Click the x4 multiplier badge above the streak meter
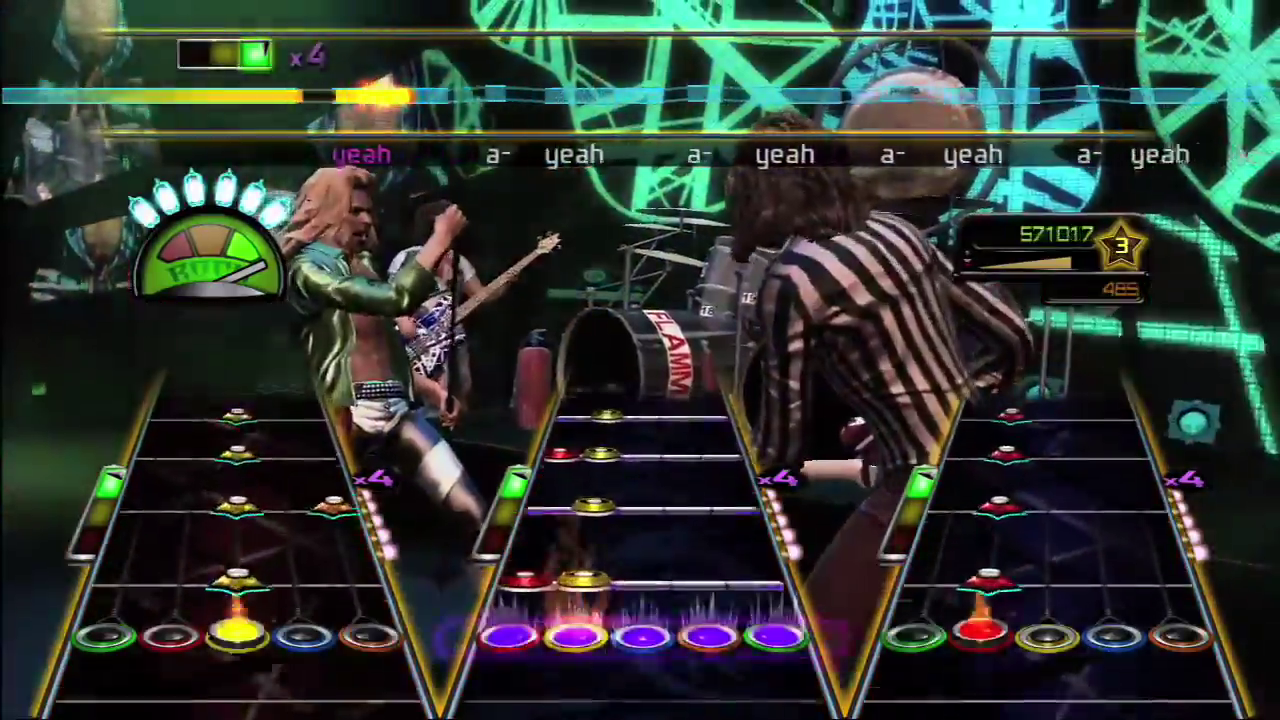The width and height of the screenshot is (1280, 720). 307,57
